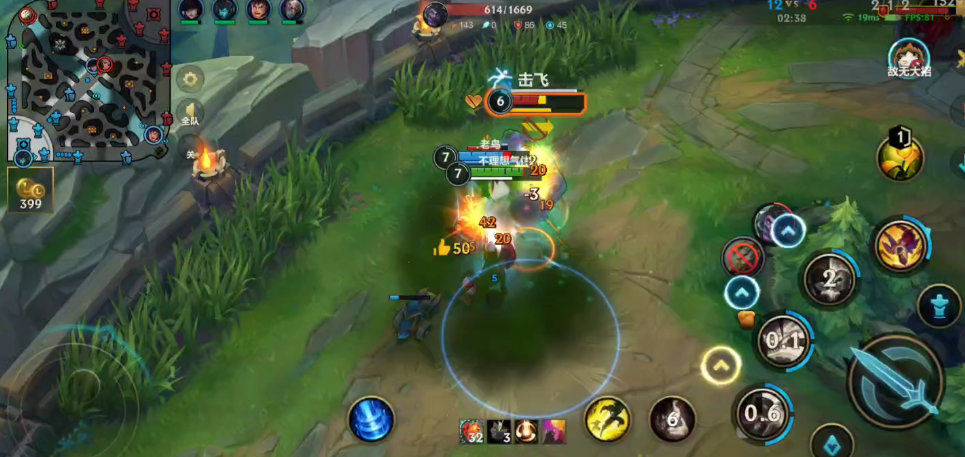The image size is (965, 457).
Task: Use the yellow plant item with 1 charge
Action: tap(899, 157)
